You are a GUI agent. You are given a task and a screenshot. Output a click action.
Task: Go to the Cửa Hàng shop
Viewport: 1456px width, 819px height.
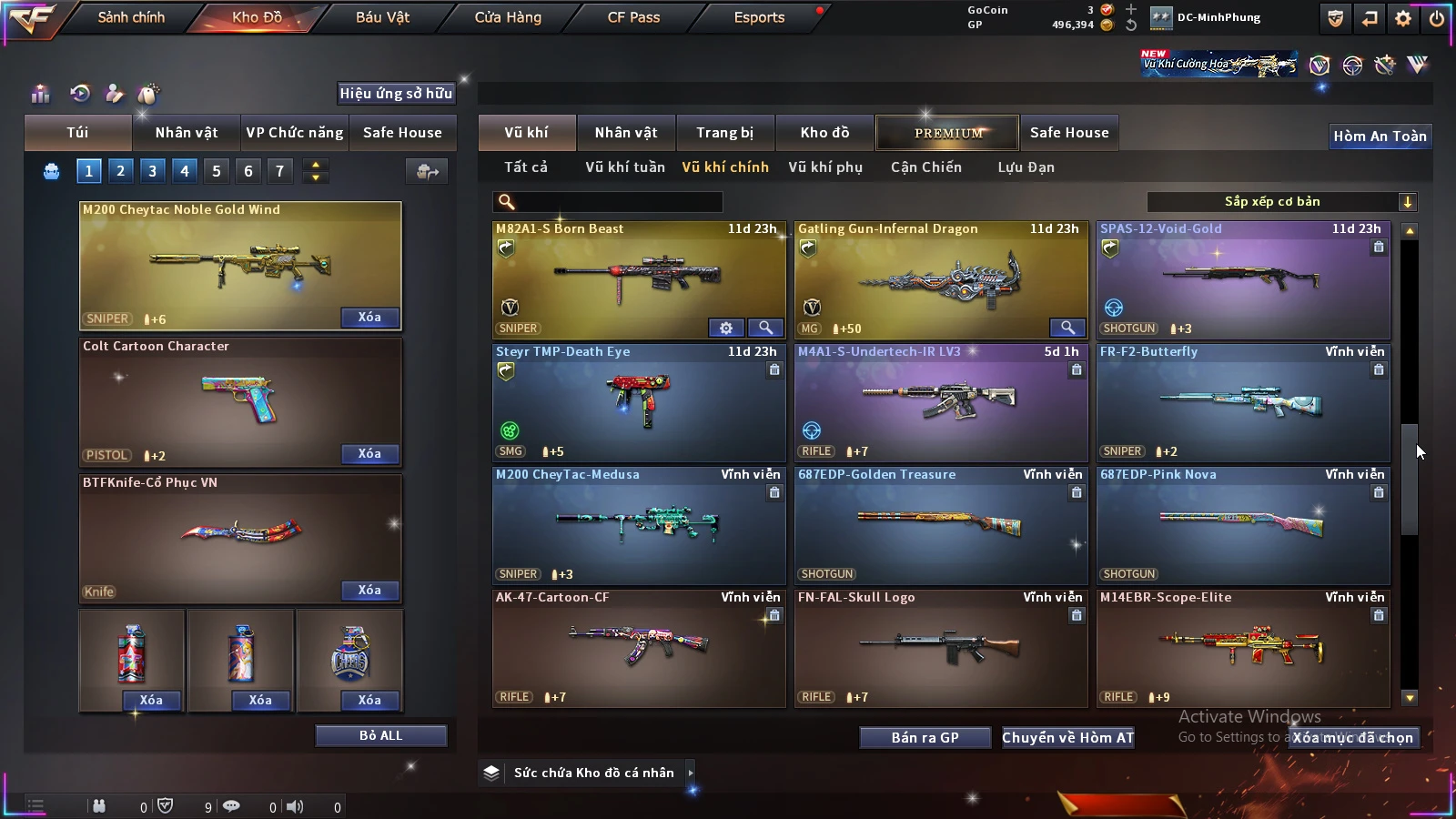pos(508,17)
